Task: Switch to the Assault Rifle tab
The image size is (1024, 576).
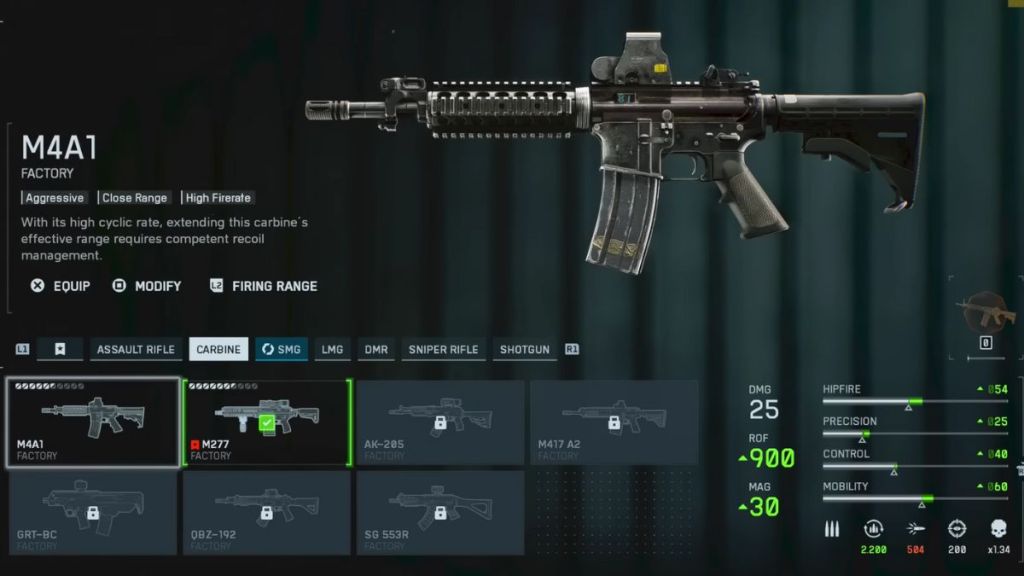Action: click(135, 349)
